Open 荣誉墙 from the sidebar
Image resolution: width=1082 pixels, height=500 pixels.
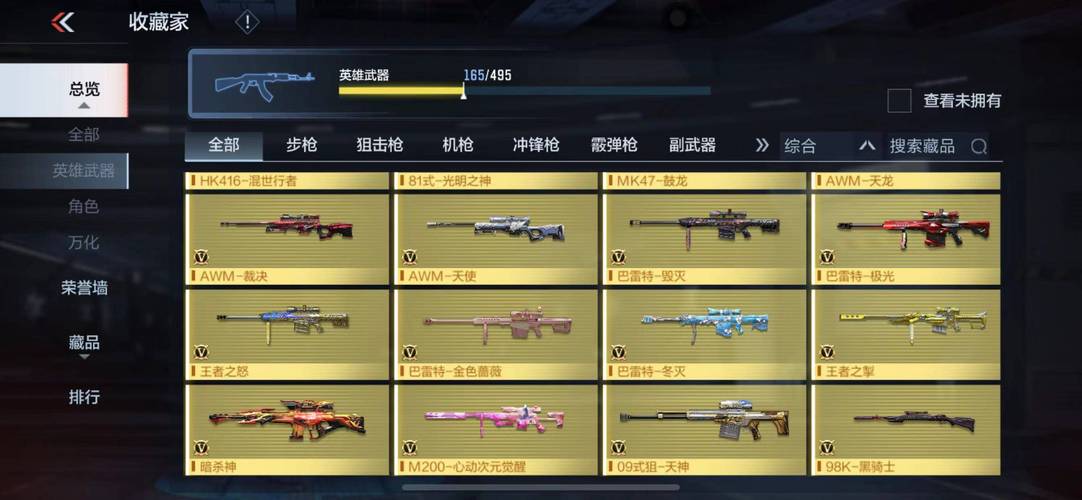coord(84,288)
